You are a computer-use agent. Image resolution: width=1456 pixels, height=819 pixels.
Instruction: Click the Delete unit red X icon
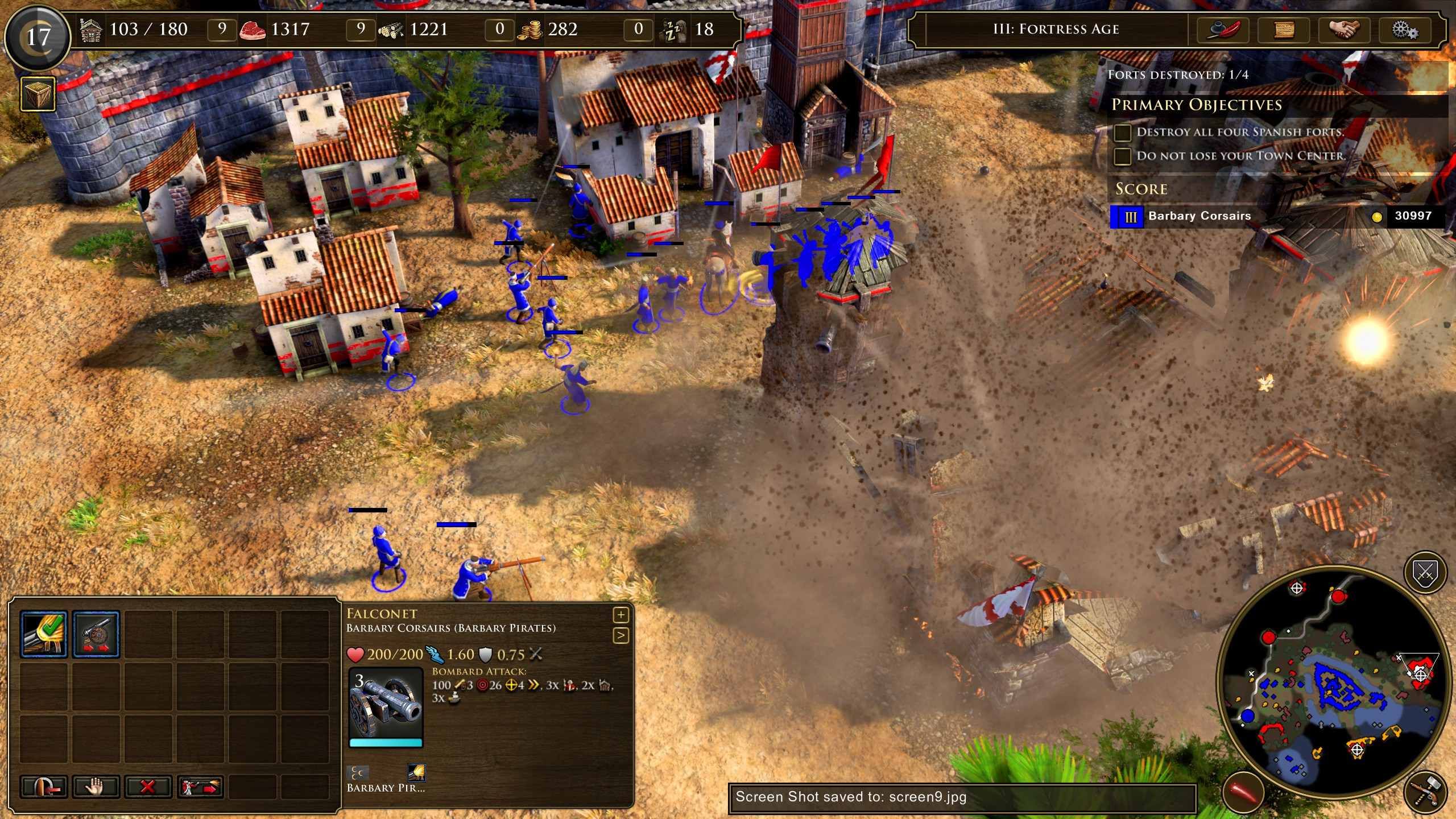pos(148,787)
